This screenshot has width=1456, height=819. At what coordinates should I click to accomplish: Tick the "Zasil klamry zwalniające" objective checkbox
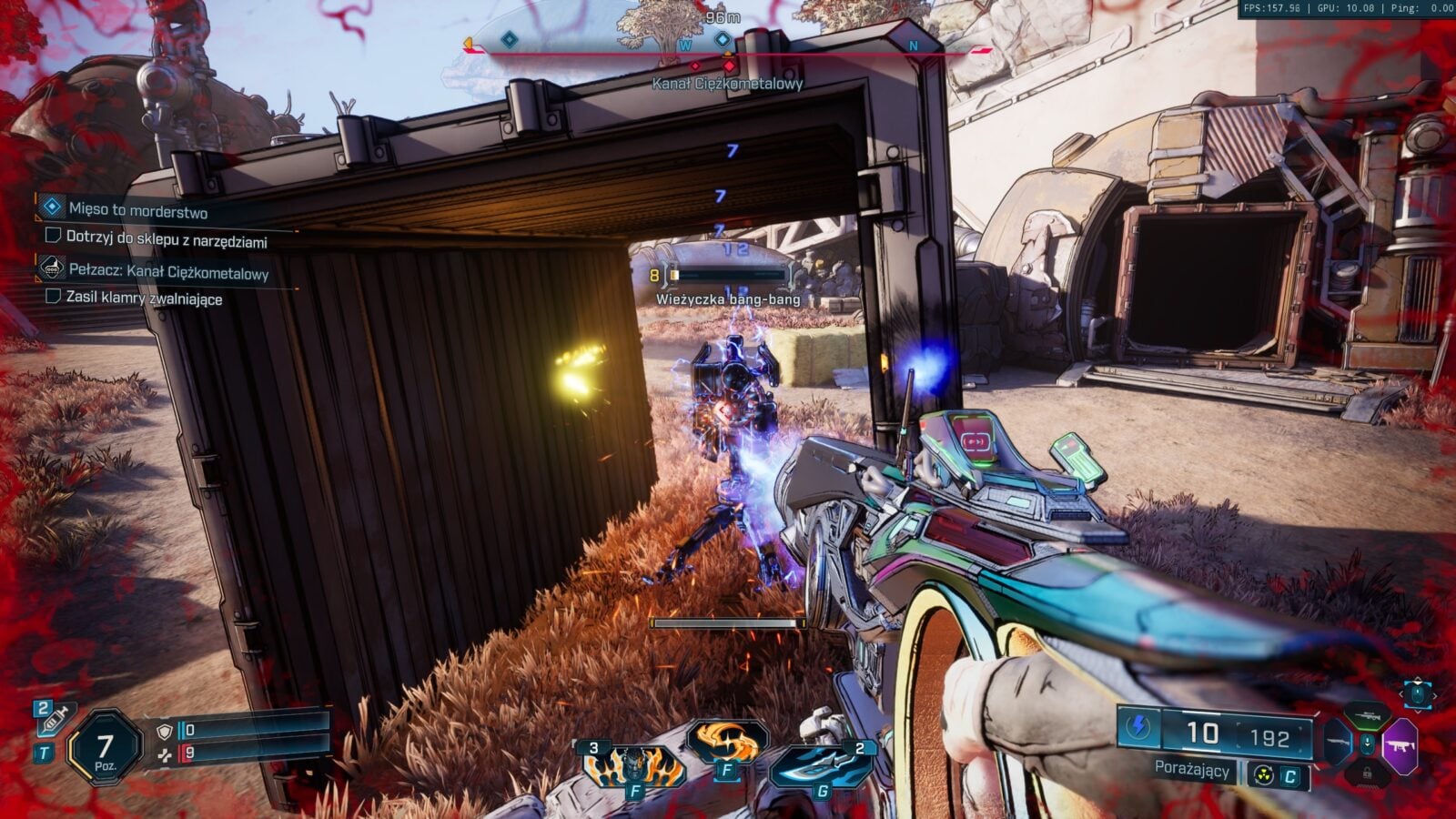point(54,297)
